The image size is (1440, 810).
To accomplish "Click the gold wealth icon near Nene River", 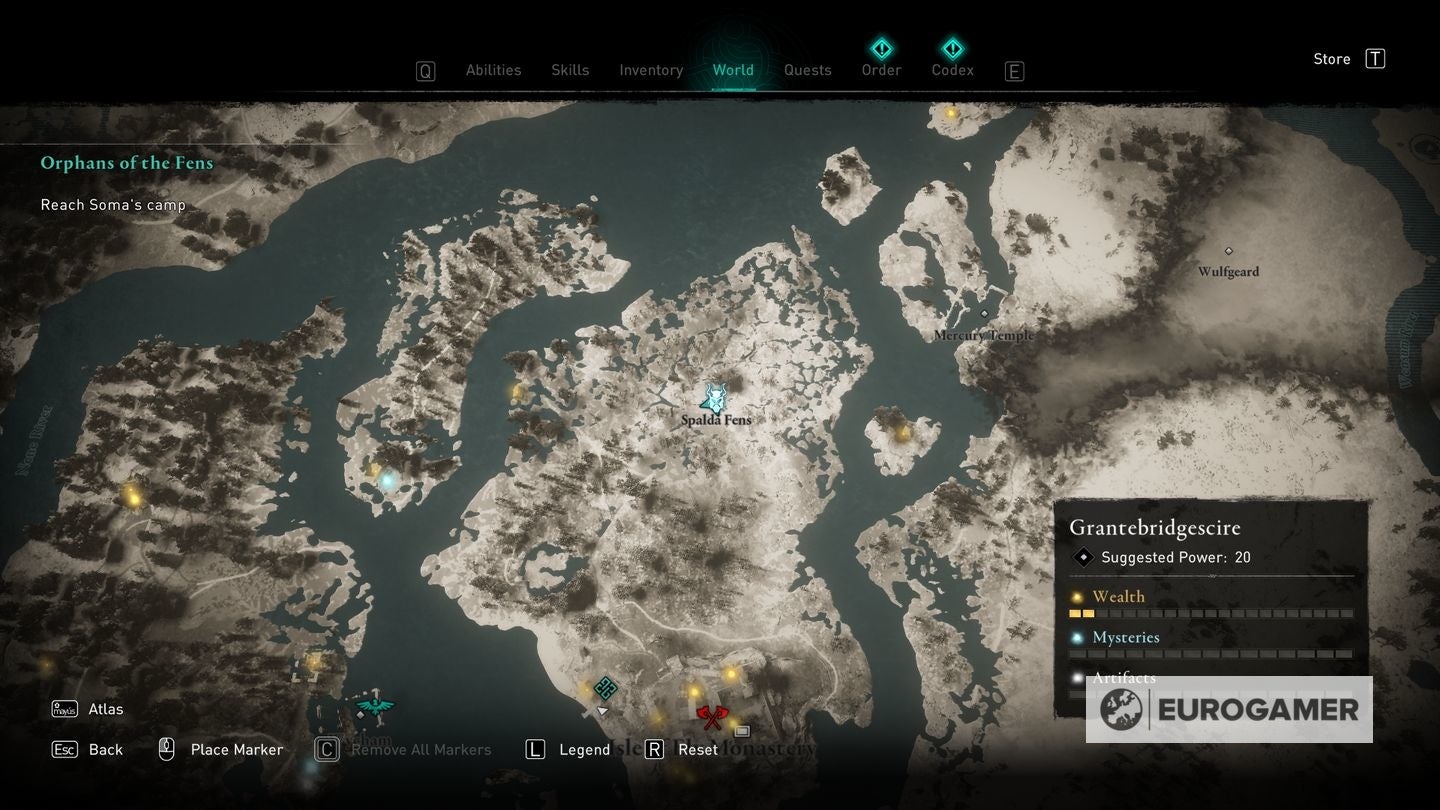I will pyautogui.click(x=130, y=497).
